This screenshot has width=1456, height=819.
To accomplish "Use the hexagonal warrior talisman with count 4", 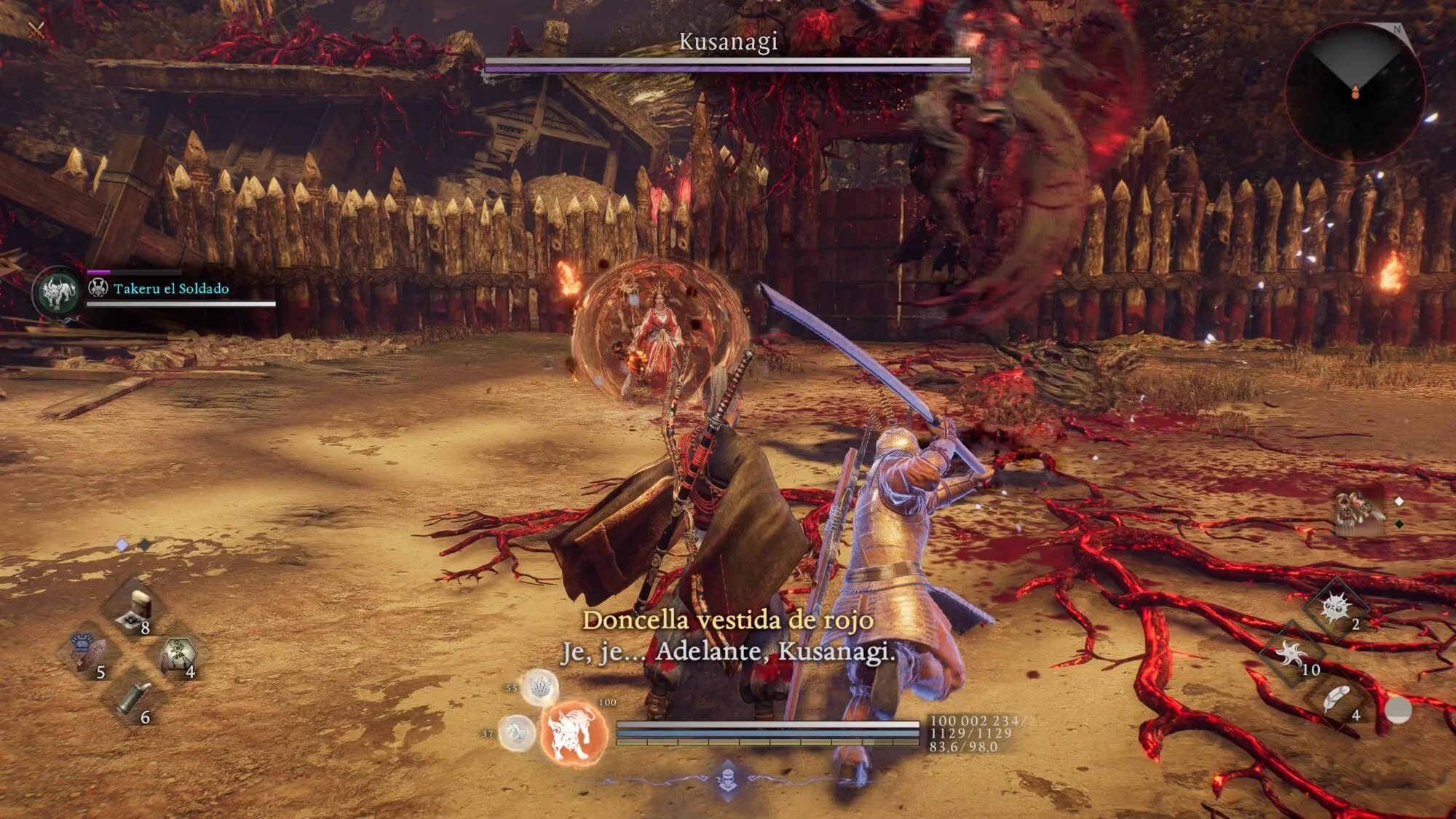I will tap(177, 654).
